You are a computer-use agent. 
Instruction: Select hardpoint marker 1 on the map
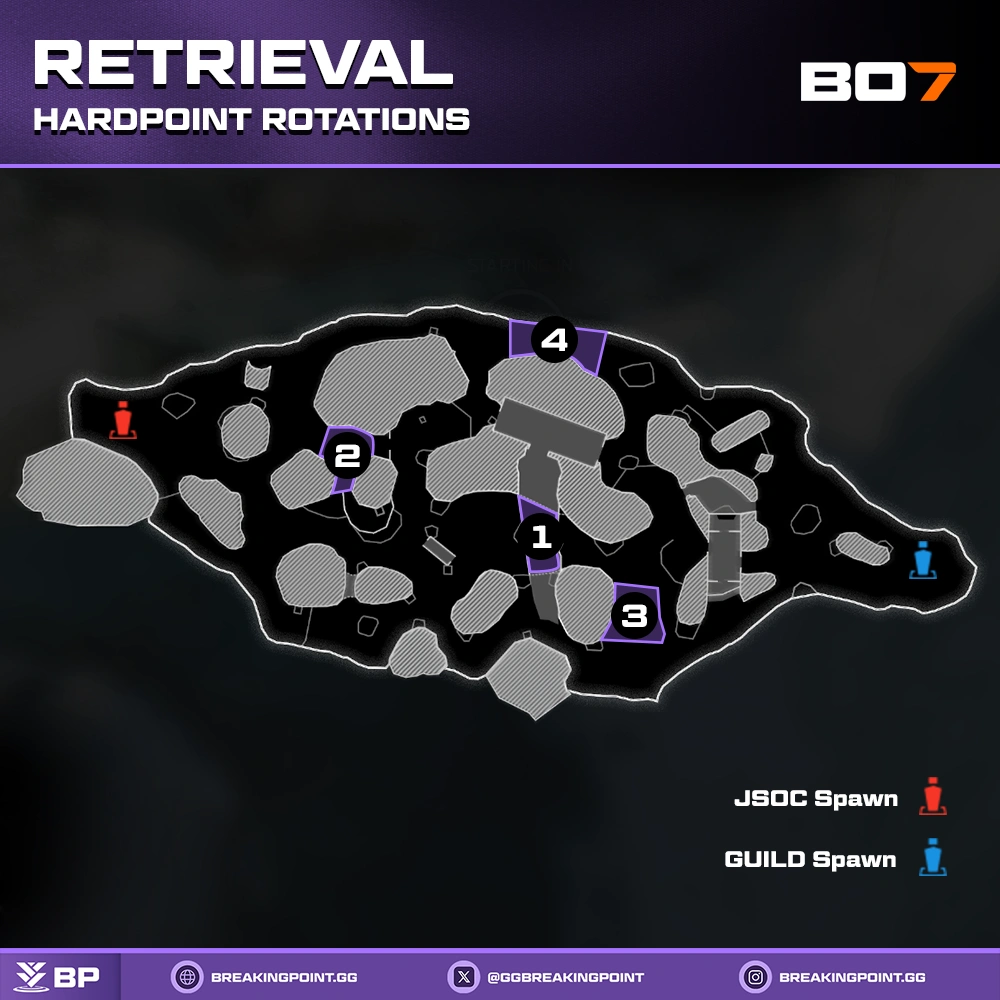[x=541, y=537]
